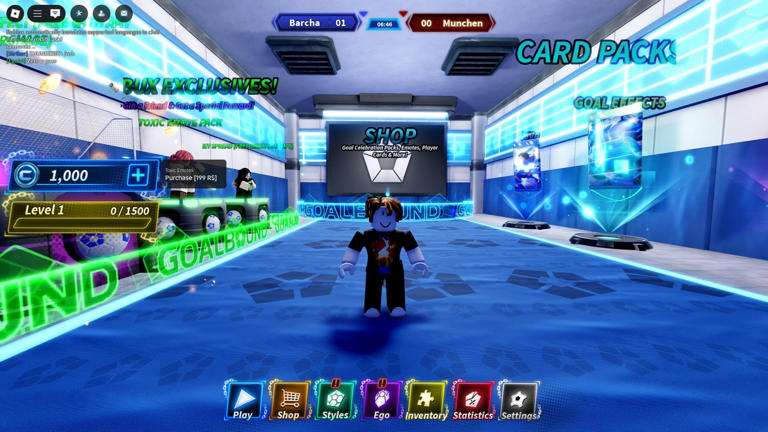Open the Ego menu
768x432 pixels.
(x=381, y=401)
